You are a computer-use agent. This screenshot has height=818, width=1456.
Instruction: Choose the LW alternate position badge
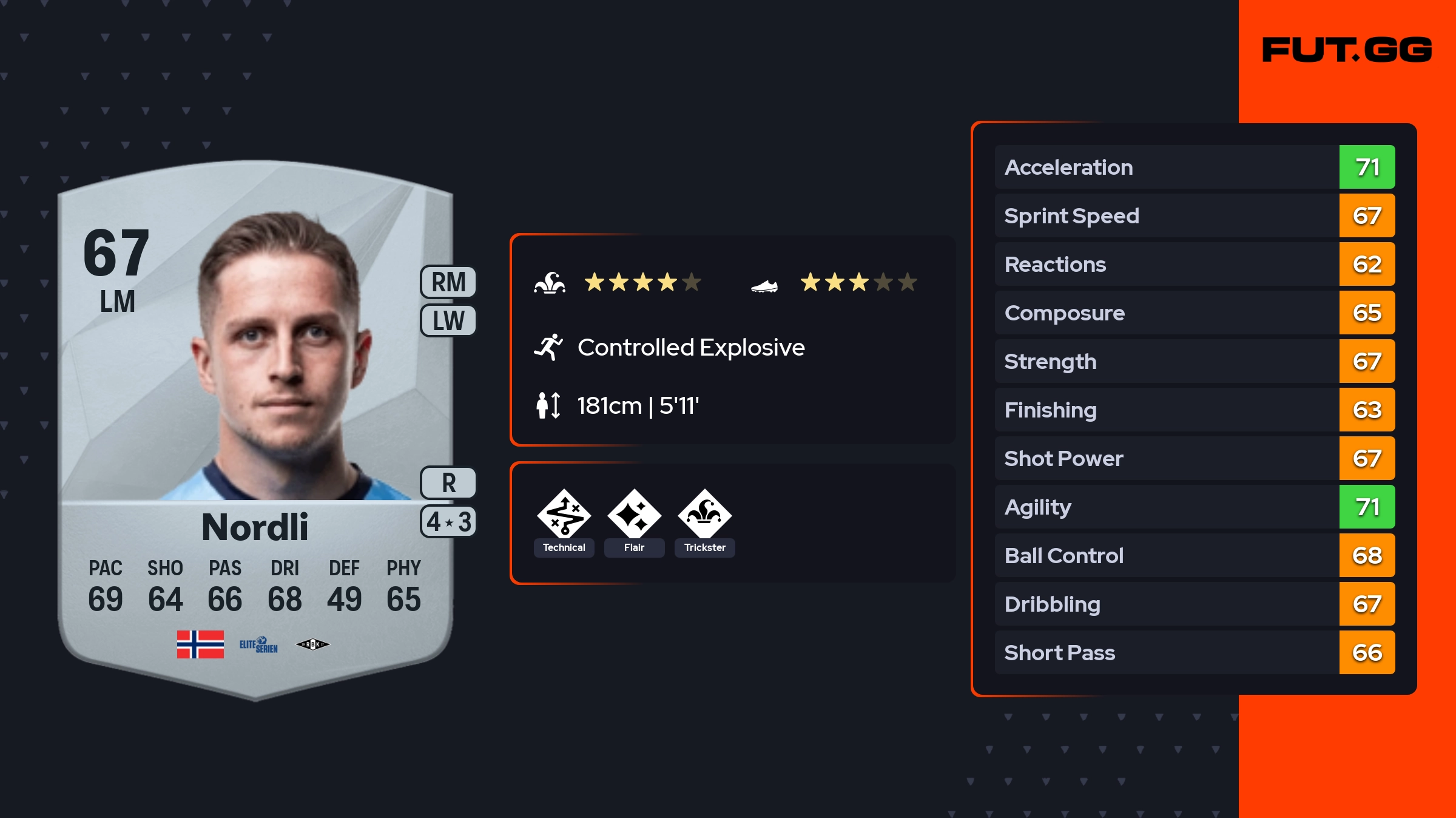point(448,320)
